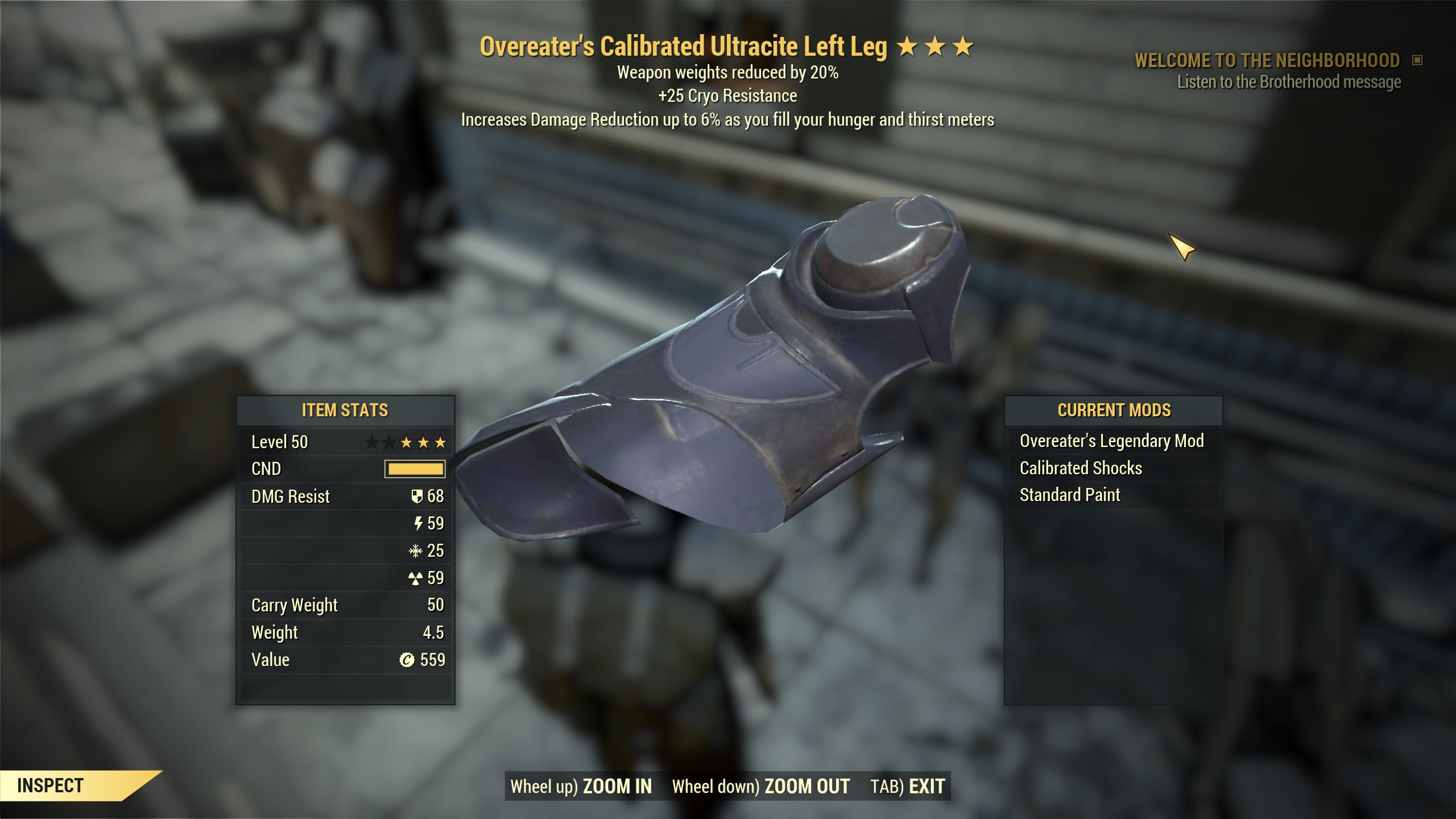Viewport: 1456px width, 819px height.
Task: Select Overeater's Legendary Mod in Current Mods
Action: coord(1111,441)
